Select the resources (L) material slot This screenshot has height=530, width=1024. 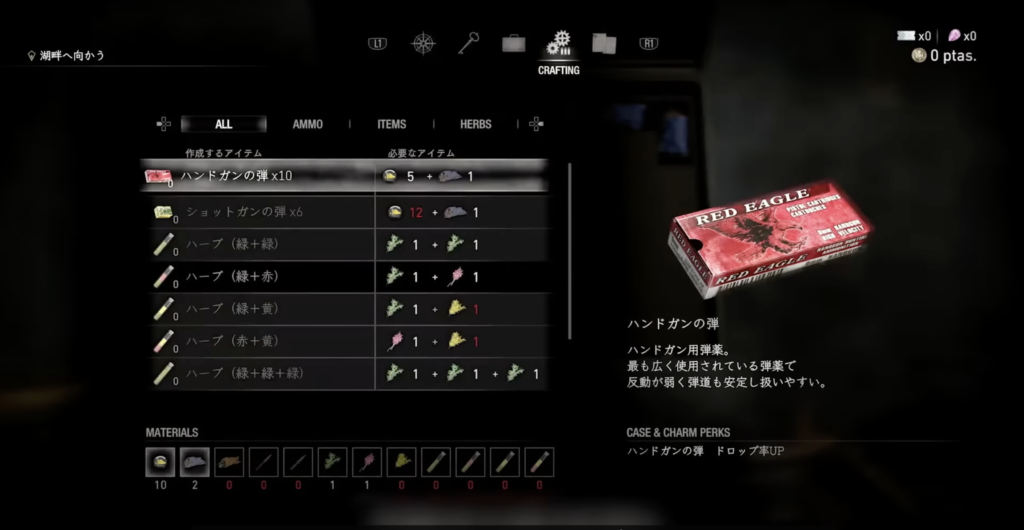[194, 461]
